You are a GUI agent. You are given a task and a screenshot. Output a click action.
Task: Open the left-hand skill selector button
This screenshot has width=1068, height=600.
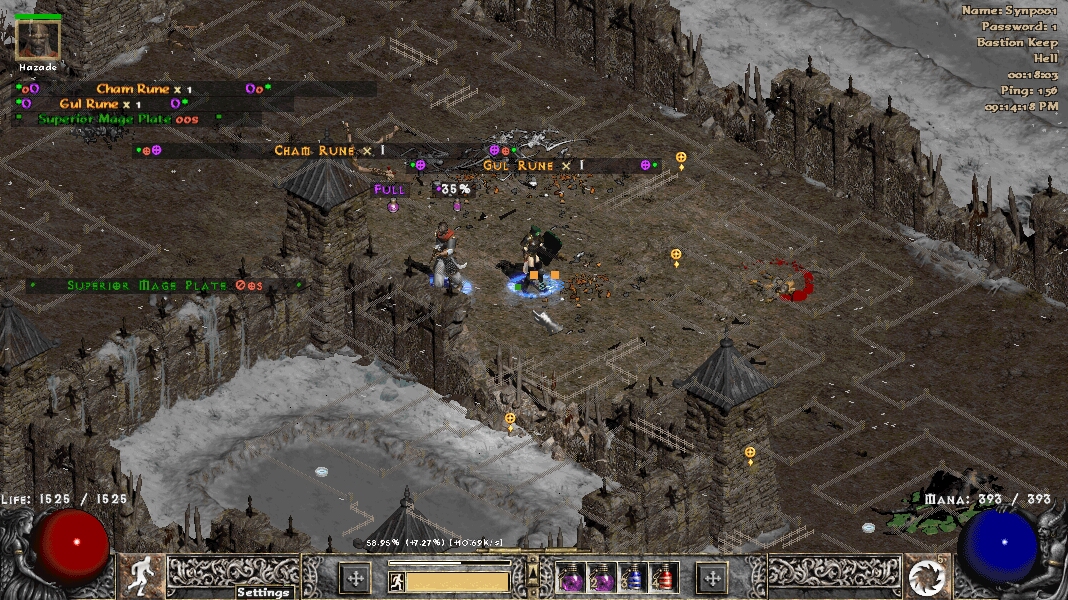[355, 577]
